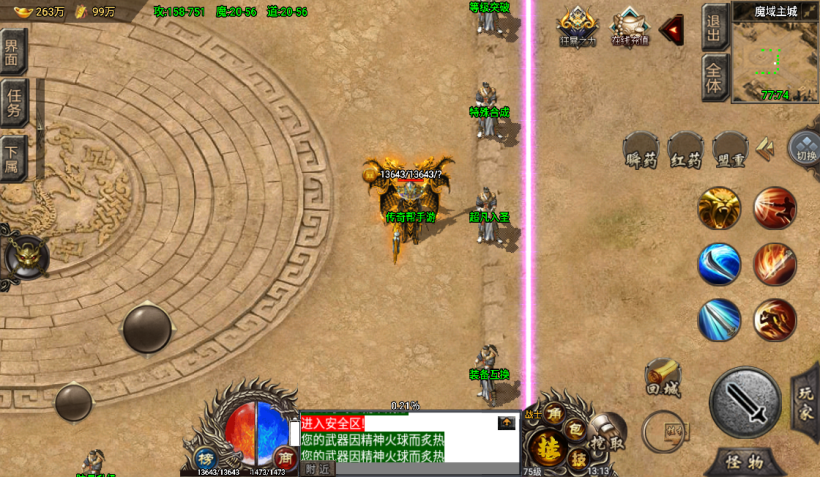Viewport: 820px width, 477px height.
Task: Cast the blue crescent slash skill
Action: click(x=720, y=264)
